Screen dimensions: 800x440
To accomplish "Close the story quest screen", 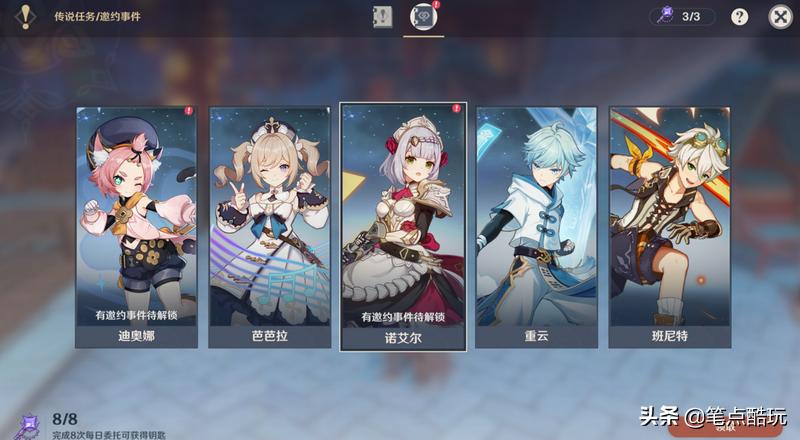I will click(780, 16).
